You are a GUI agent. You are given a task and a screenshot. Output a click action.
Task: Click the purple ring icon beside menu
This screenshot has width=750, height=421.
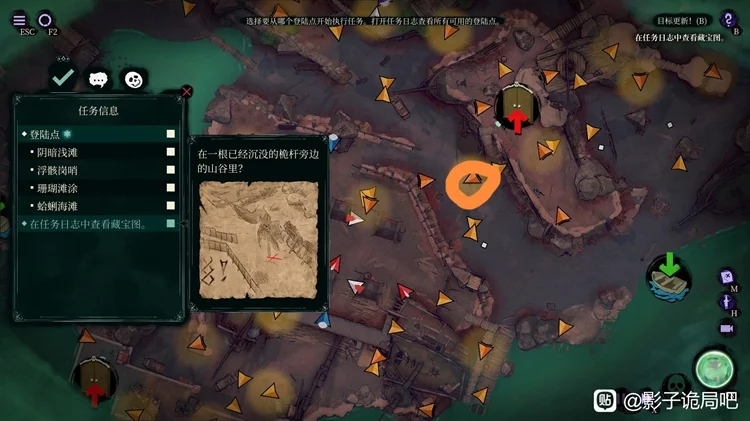(46, 19)
